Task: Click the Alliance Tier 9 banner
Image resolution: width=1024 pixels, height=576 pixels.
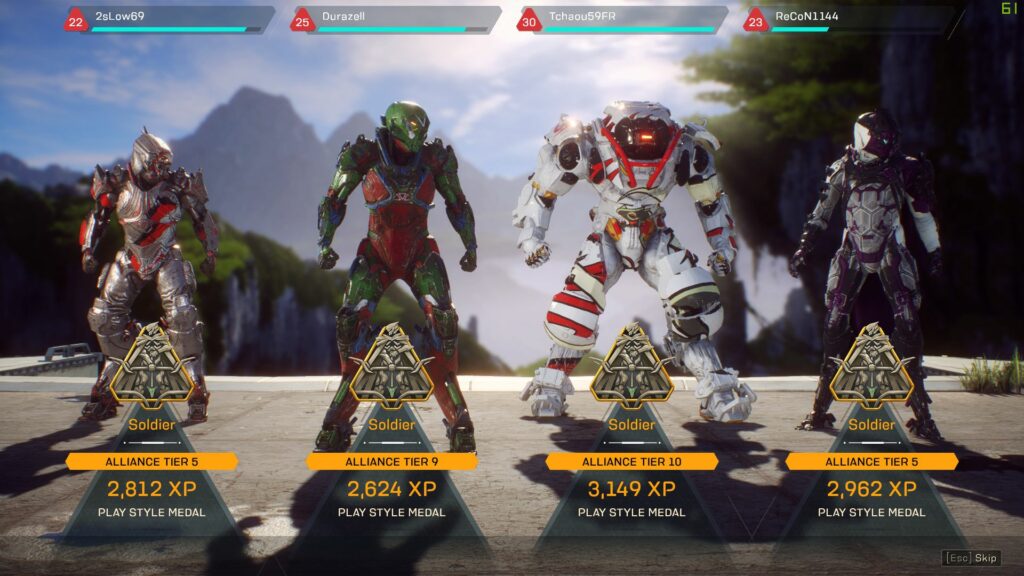Action: click(392, 461)
